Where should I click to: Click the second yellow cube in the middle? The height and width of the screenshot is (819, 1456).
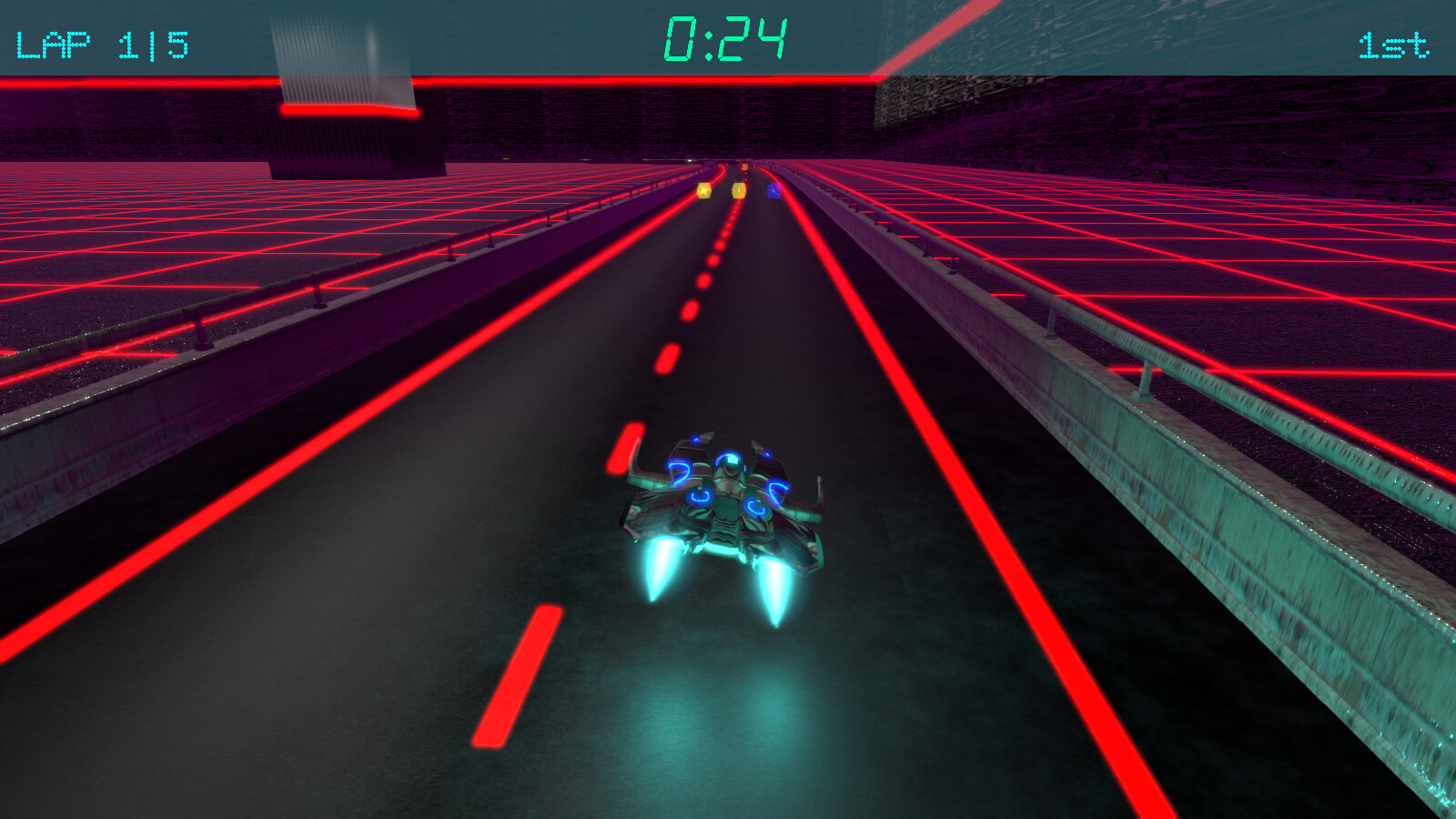click(739, 191)
